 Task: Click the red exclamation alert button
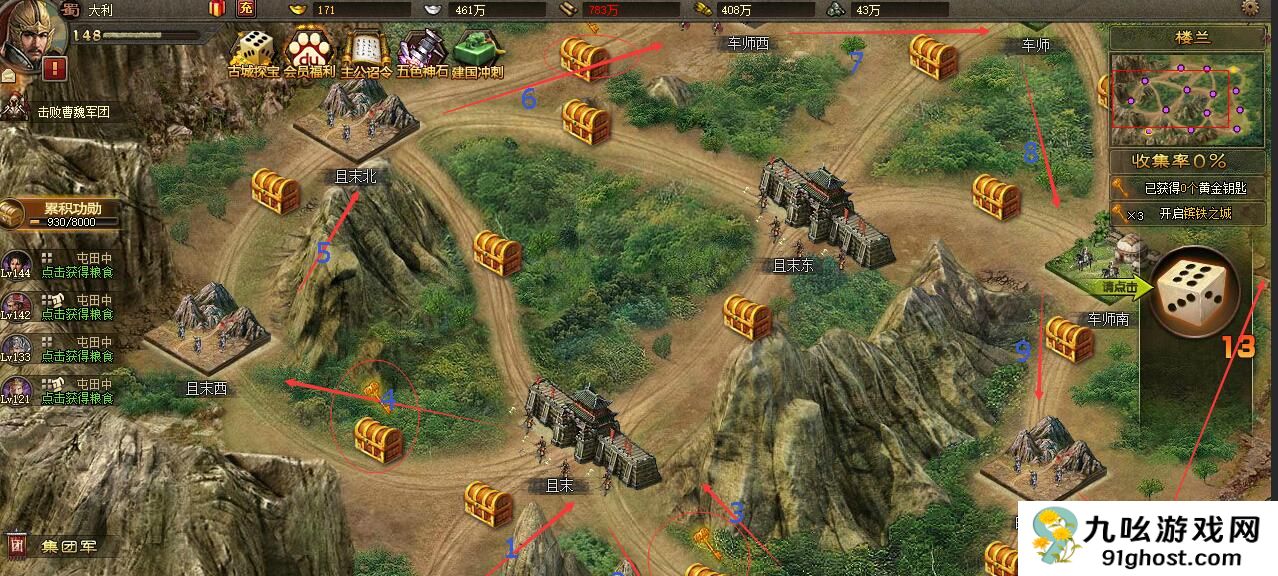(x=55, y=69)
